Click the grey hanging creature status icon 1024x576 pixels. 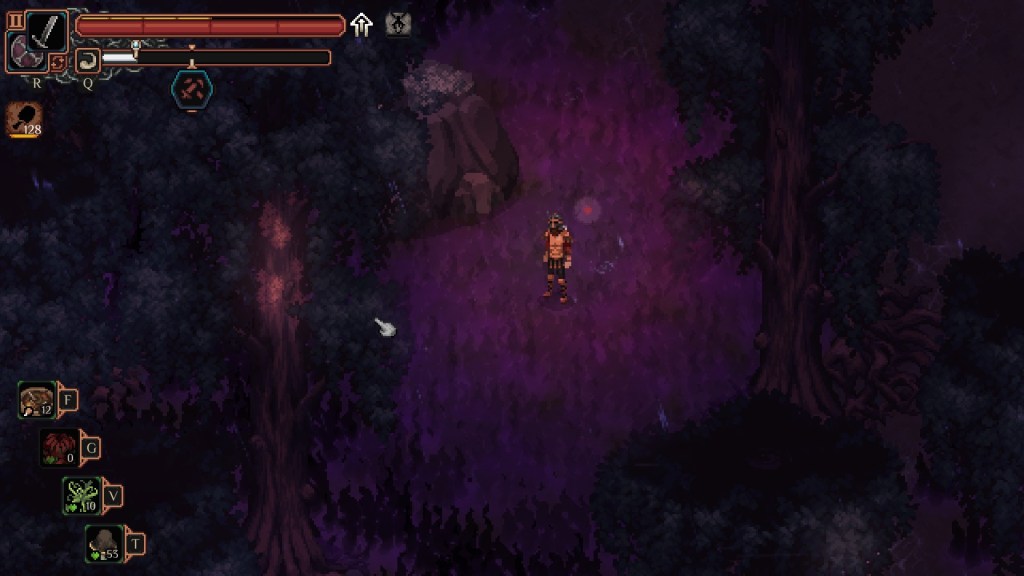tap(398, 25)
